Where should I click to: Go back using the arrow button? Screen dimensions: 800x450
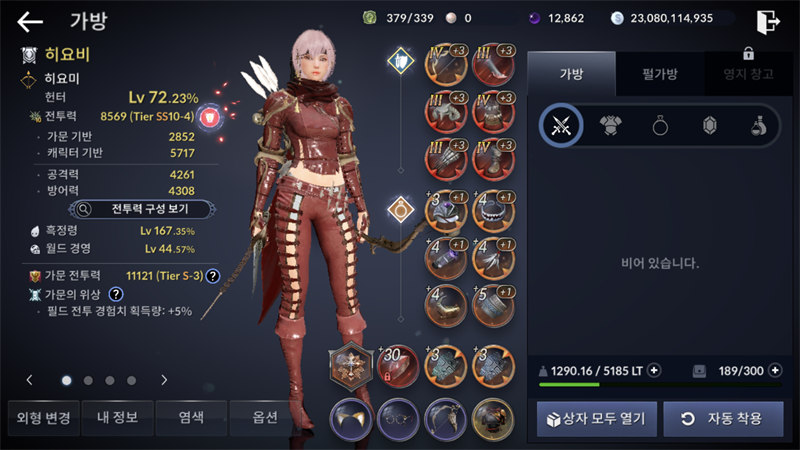30,21
